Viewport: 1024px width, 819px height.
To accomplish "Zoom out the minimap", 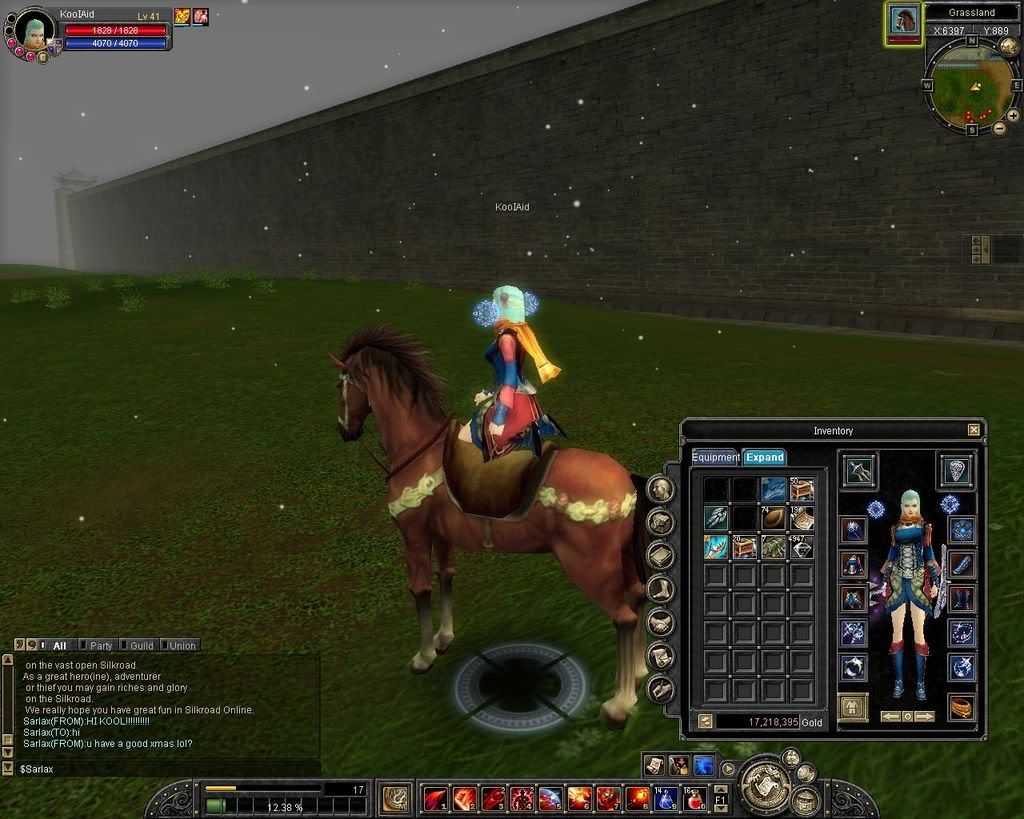I will (1000, 128).
